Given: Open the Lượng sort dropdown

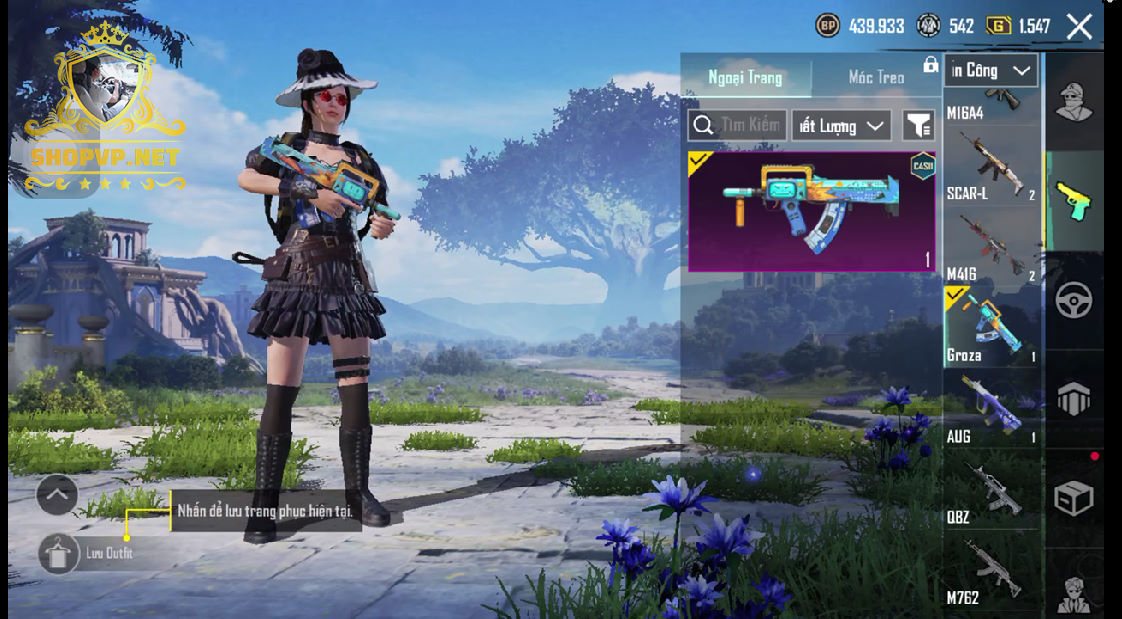Looking at the screenshot, I should (x=842, y=125).
